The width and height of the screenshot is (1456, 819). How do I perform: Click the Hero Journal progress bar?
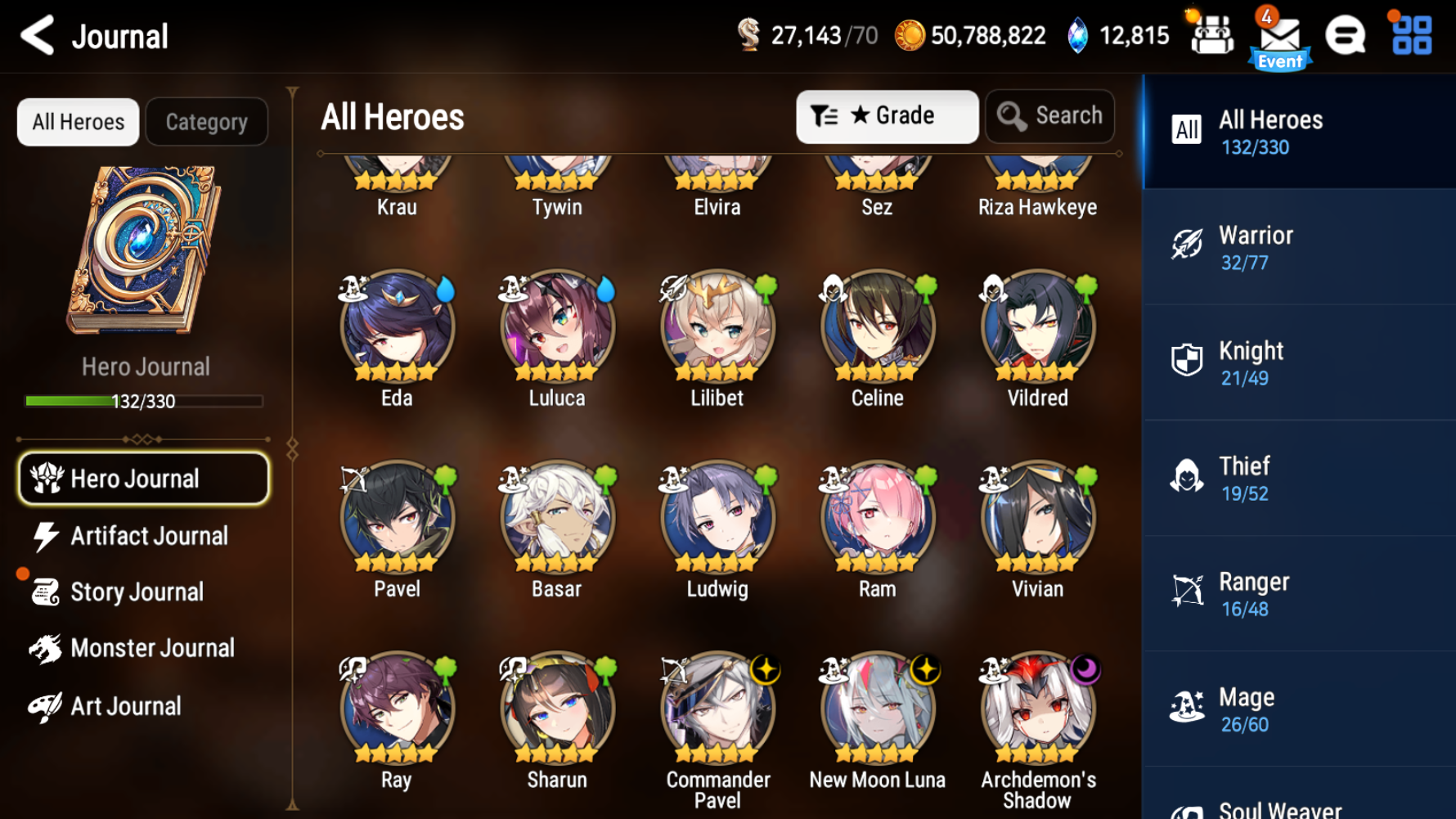coord(144,401)
